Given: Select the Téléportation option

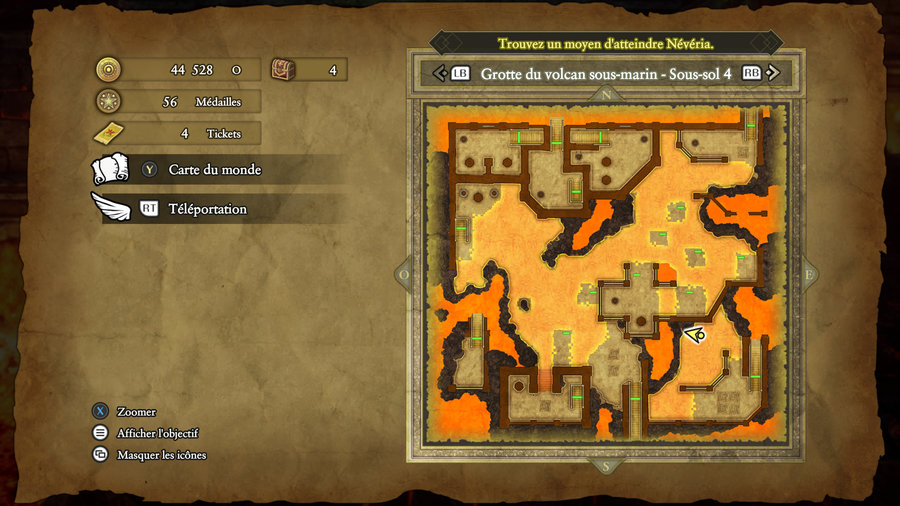Looking at the screenshot, I should coord(207,209).
